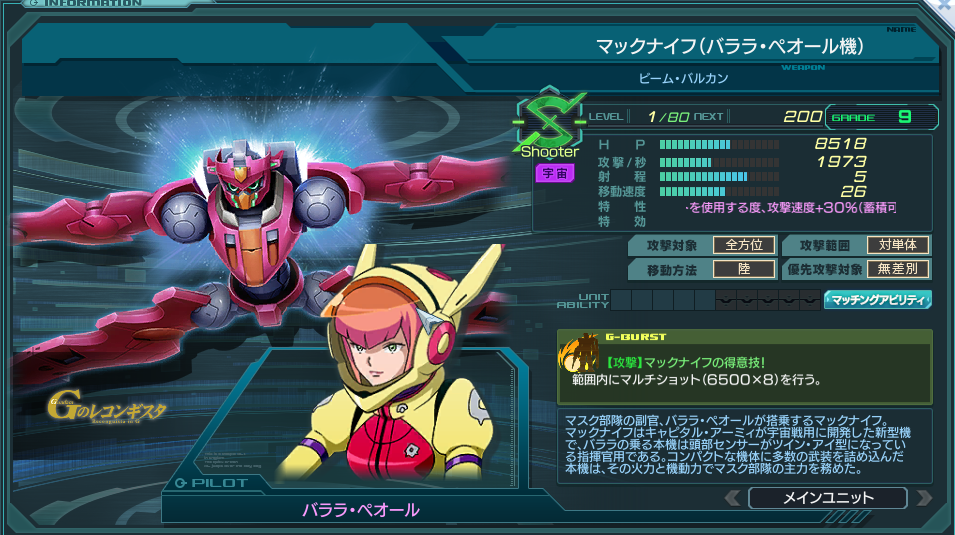The height and width of the screenshot is (535, 955).
Task: Go to previous view with left arrow
Action: tap(733, 498)
